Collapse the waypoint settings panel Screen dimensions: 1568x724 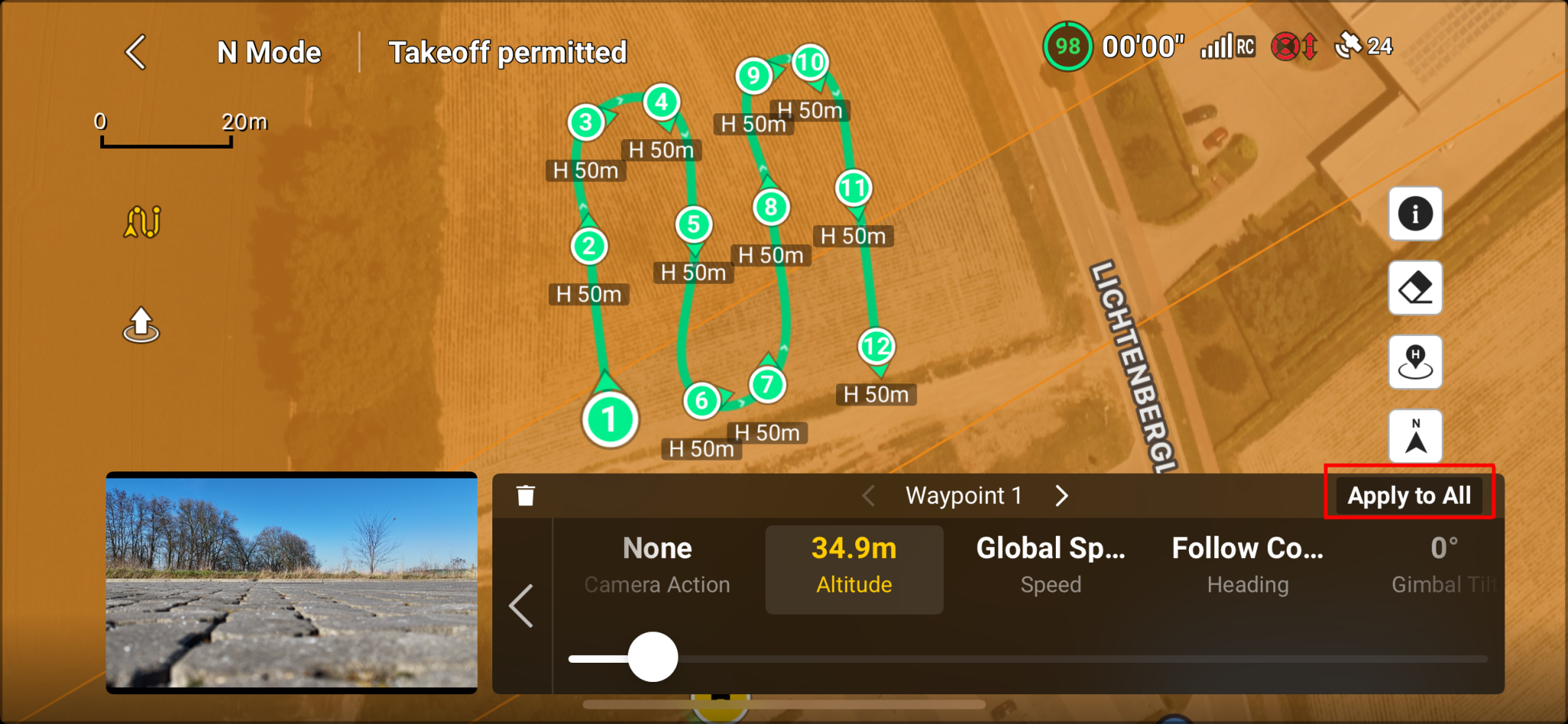click(x=523, y=606)
